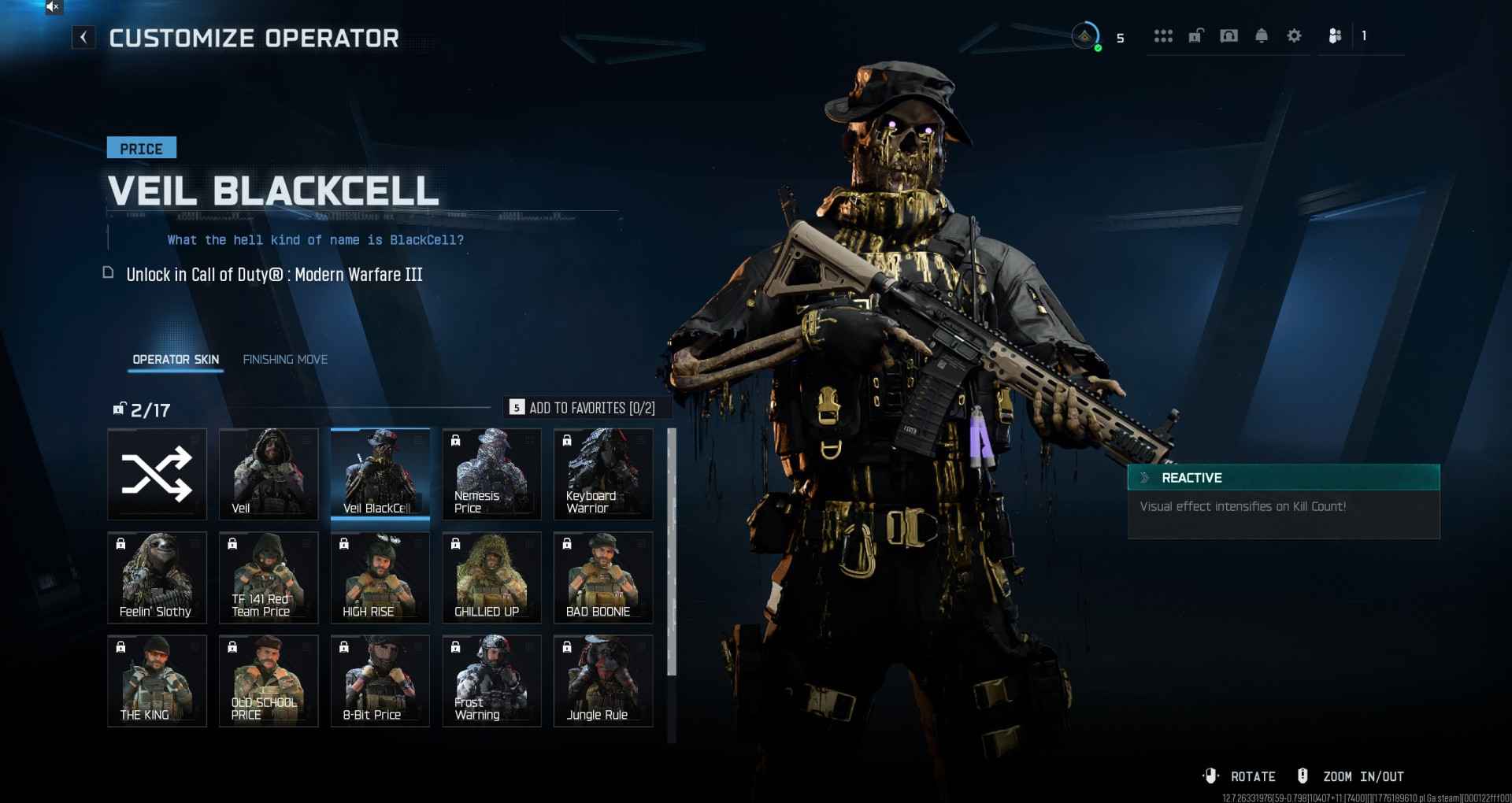Add skin to favorites
Screen dimensions: 1512x803
tap(583, 408)
